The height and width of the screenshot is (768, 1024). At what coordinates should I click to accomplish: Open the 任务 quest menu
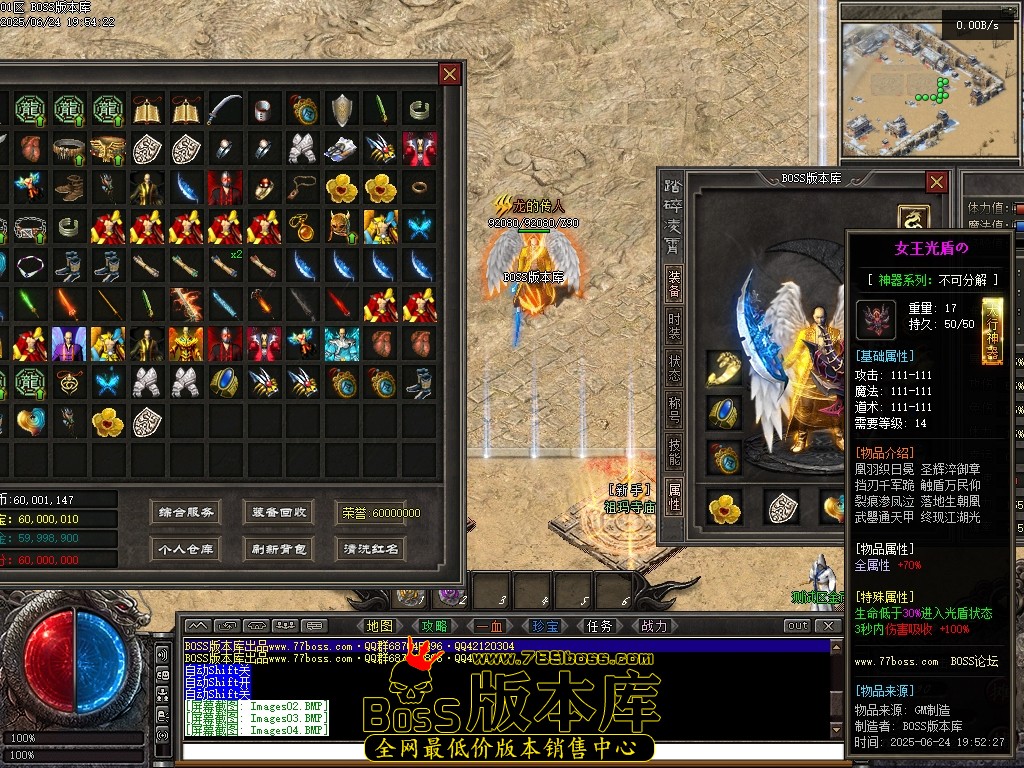(599, 626)
